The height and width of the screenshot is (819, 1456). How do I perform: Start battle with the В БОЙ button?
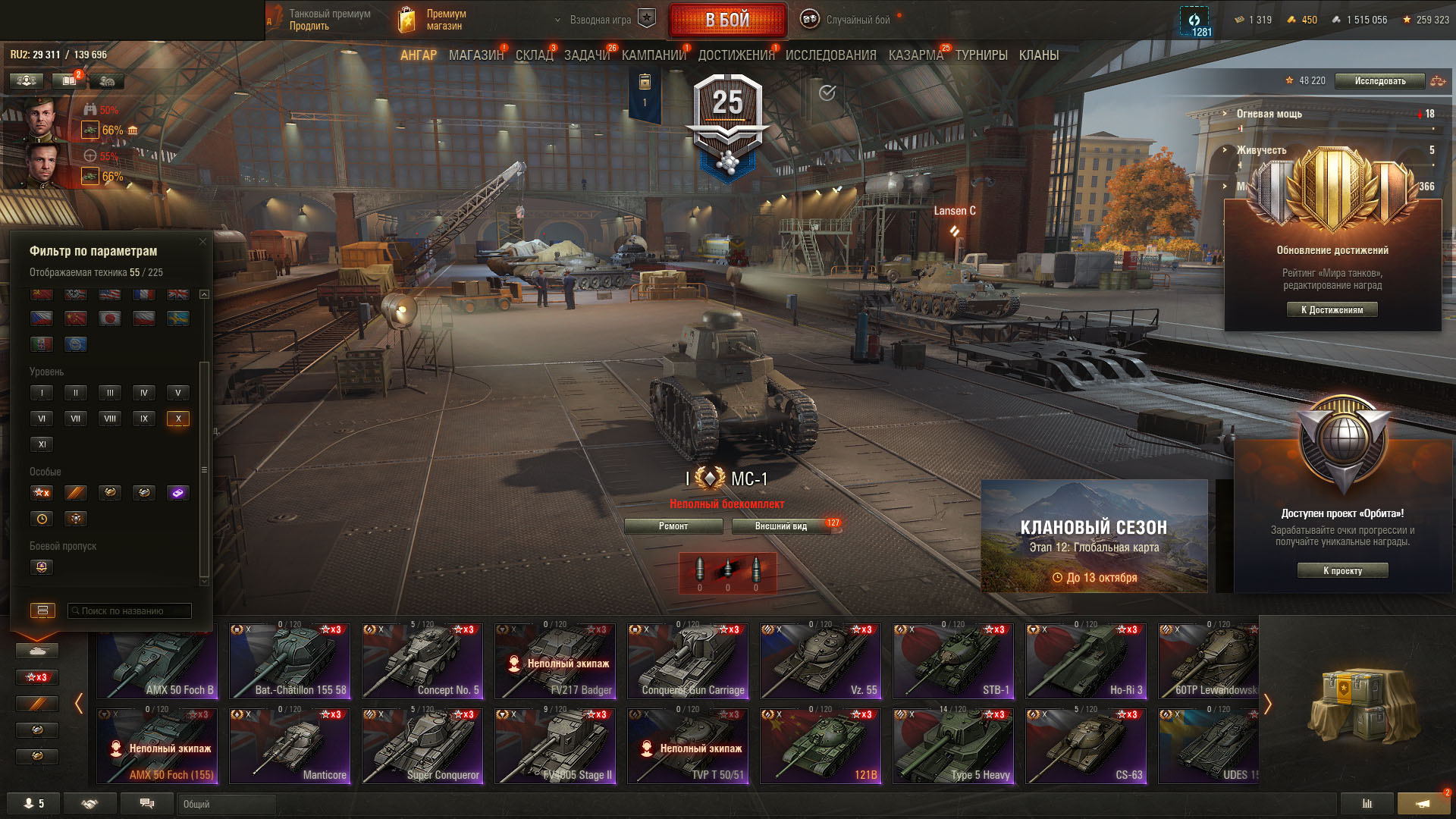[x=727, y=20]
